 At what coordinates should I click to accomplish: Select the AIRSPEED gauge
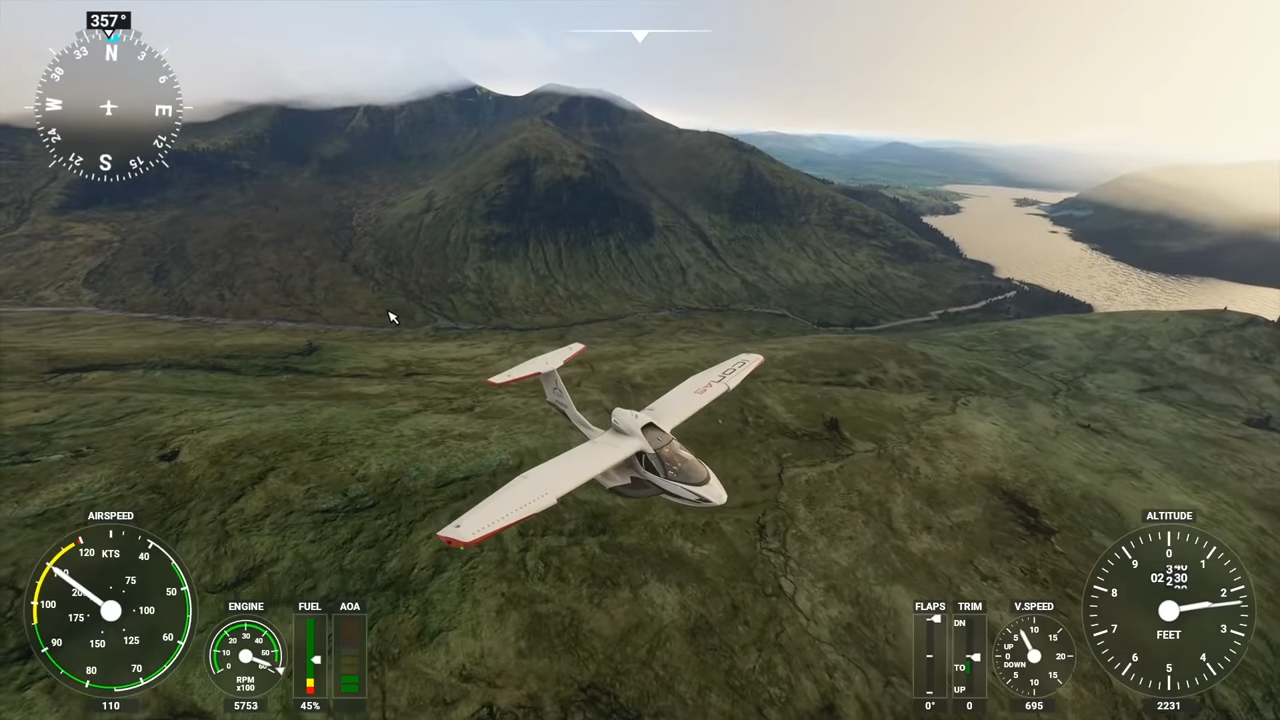coord(110,612)
